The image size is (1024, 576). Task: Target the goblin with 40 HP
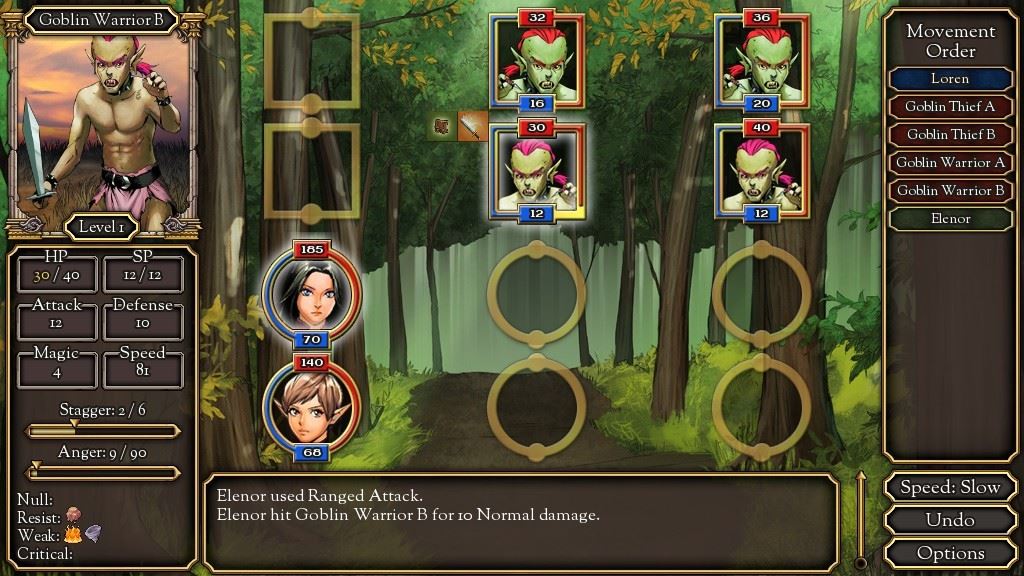tap(762, 172)
